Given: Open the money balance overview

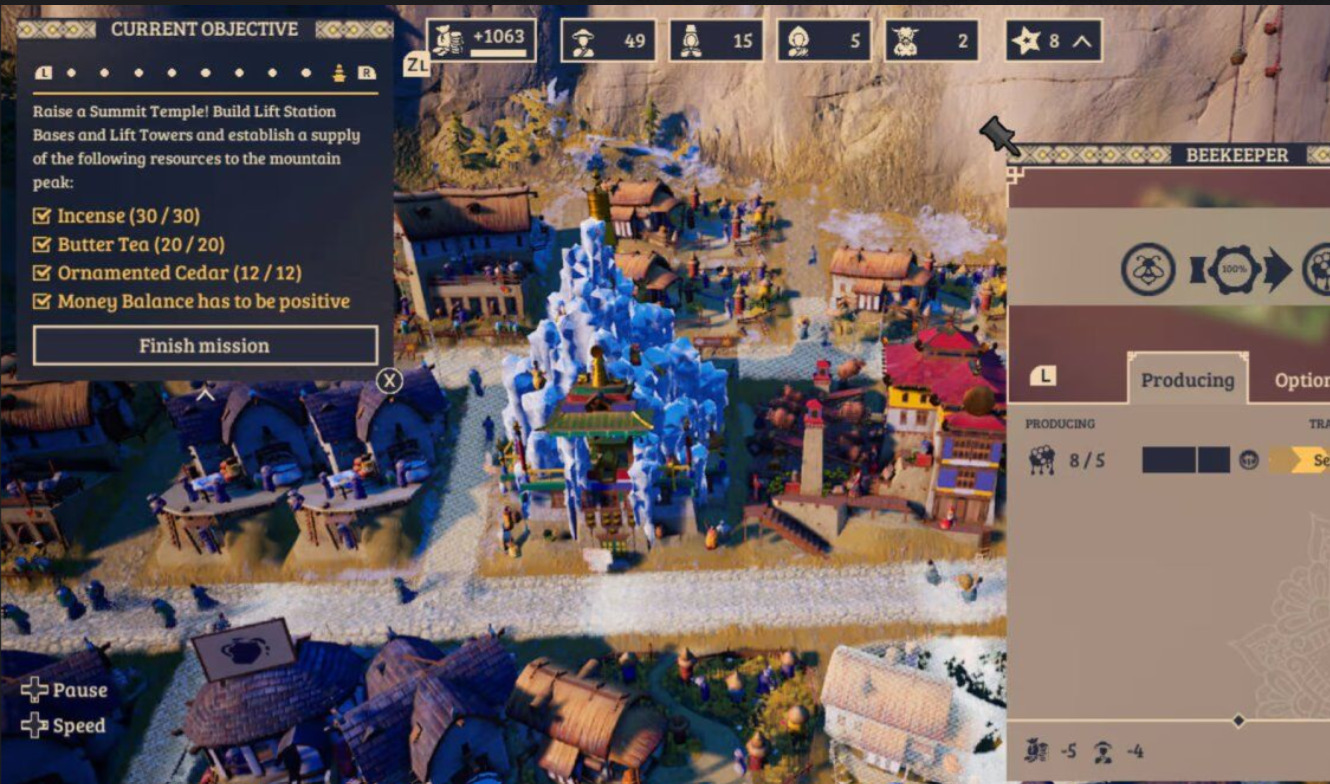Looking at the screenshot, I should coord(481,40).
